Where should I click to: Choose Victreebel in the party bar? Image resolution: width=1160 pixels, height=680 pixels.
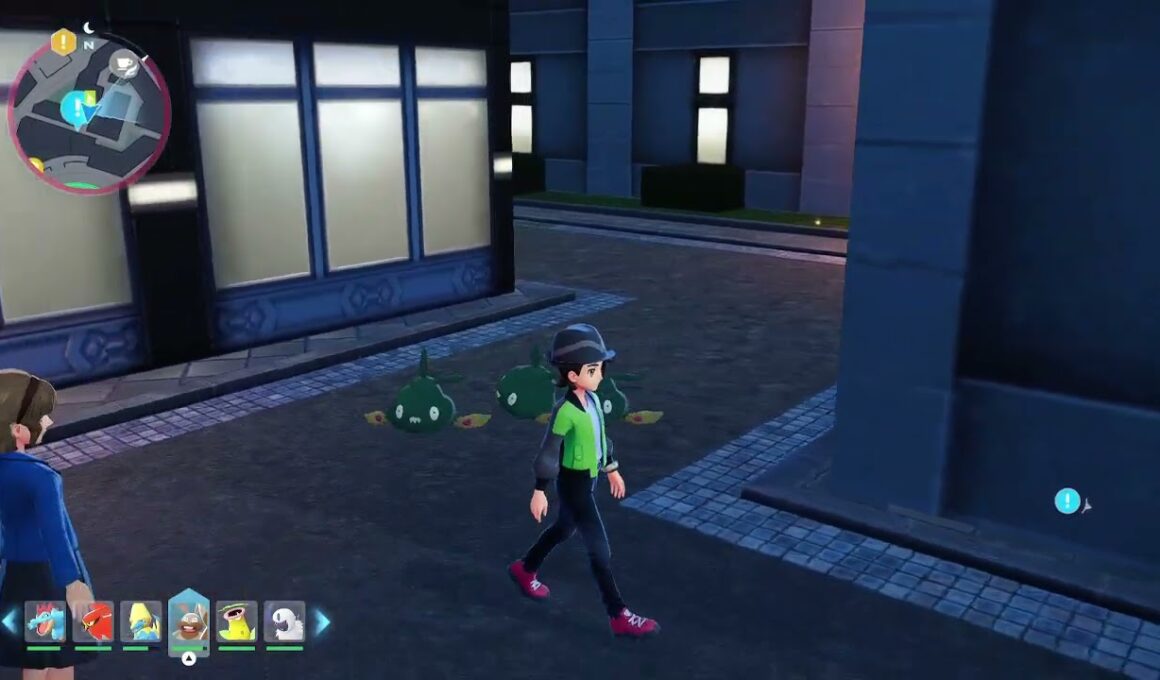pos(237,622)
